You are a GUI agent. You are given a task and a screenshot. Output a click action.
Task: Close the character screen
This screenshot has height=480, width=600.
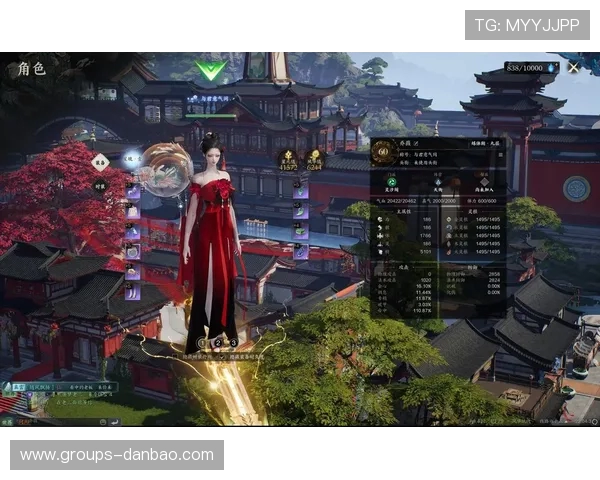pyautogui.click(x=573, y=68)
